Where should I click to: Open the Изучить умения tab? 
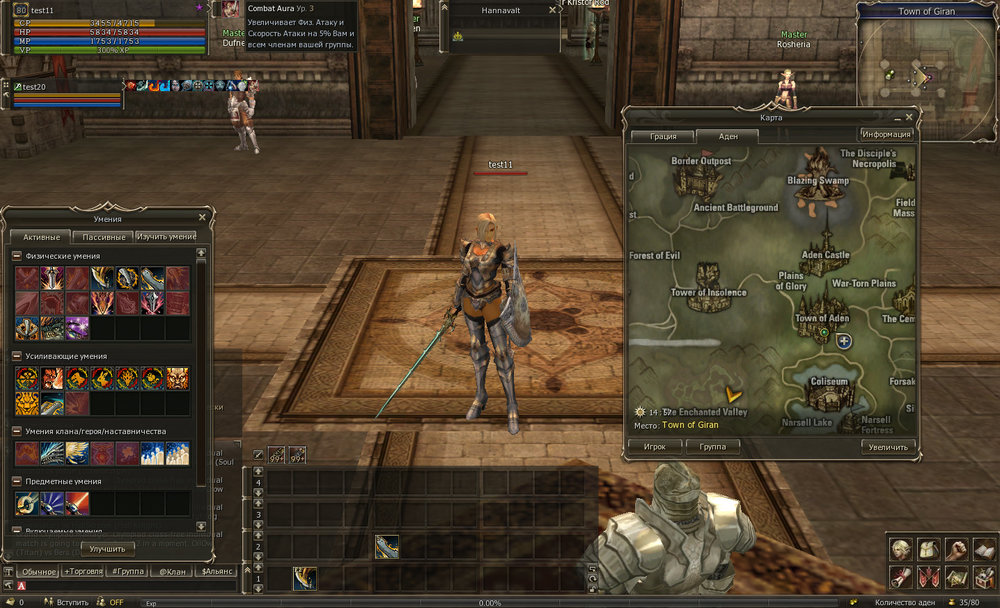click(166, 237)
